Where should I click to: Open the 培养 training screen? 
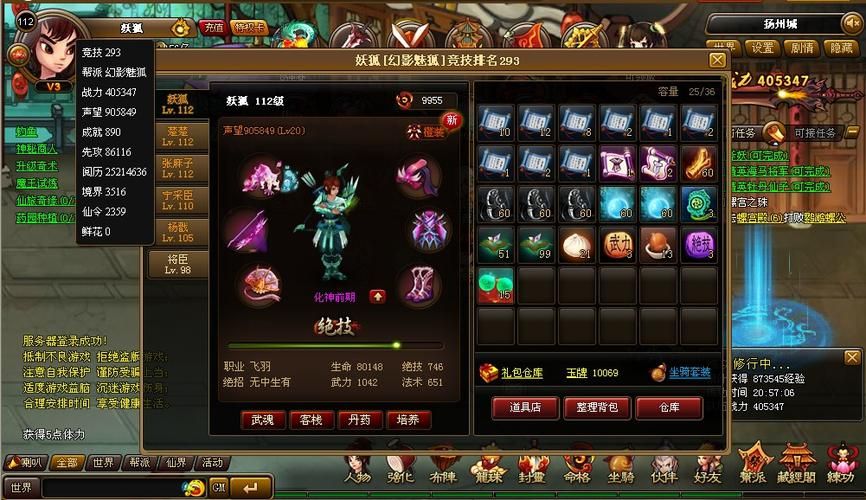[x=408, y=420]
